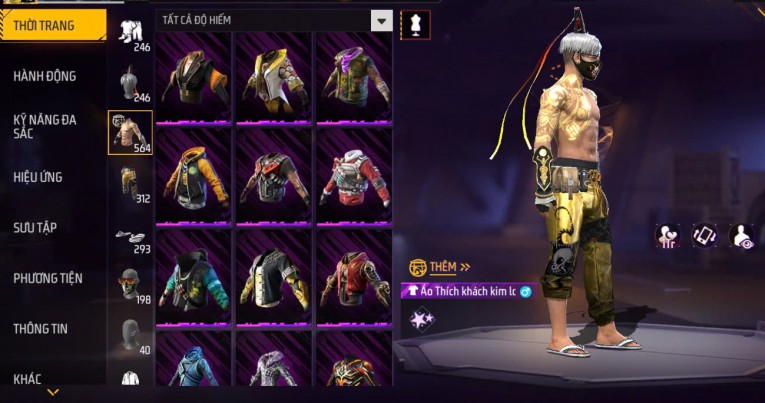
Task: Go to the SƯU TẬP tab
Action: [35, 228]
